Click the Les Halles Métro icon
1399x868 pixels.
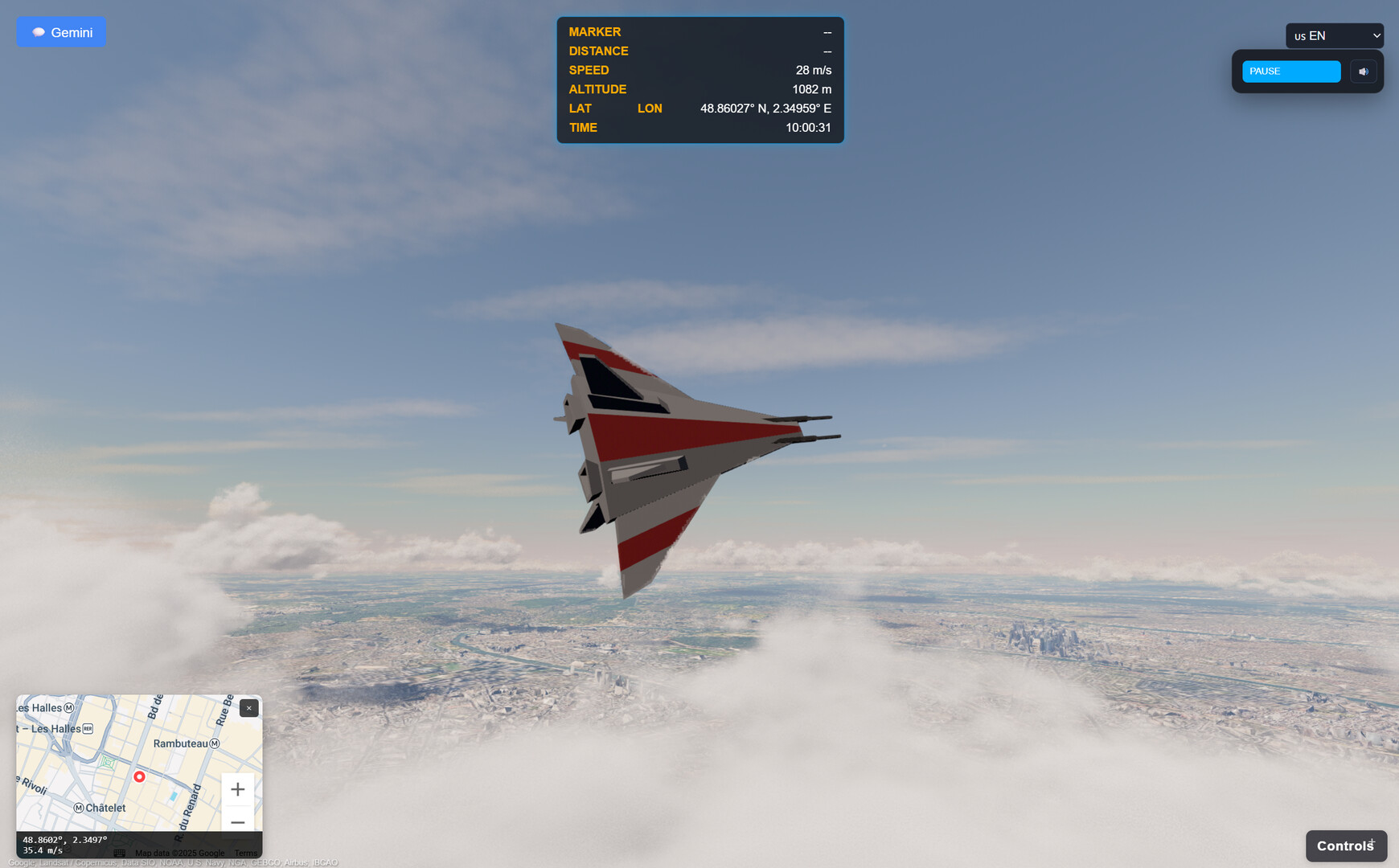pyautogui.click(x=68, y=708)
